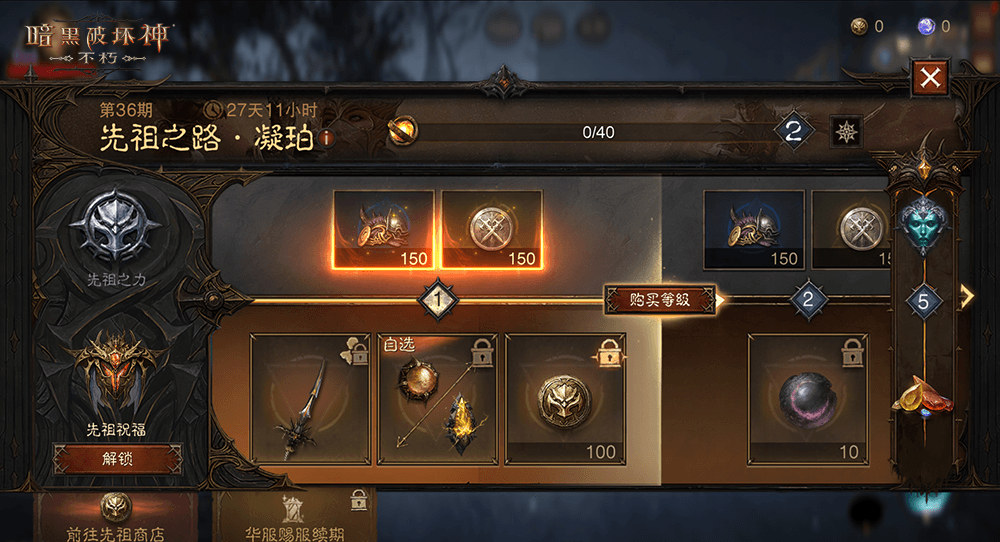Show info about 先祖之路·凝珀

pyautogui.click(x=325, y=140)
